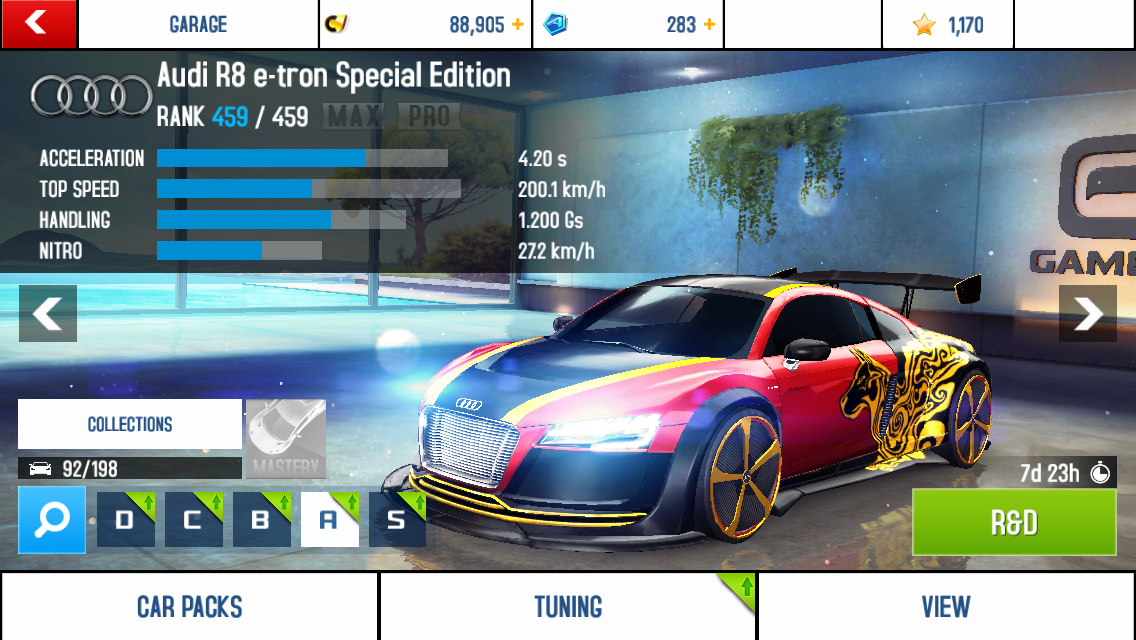Choose the View car option
The width and height of the screenshot is (1136, 640).
945,606
